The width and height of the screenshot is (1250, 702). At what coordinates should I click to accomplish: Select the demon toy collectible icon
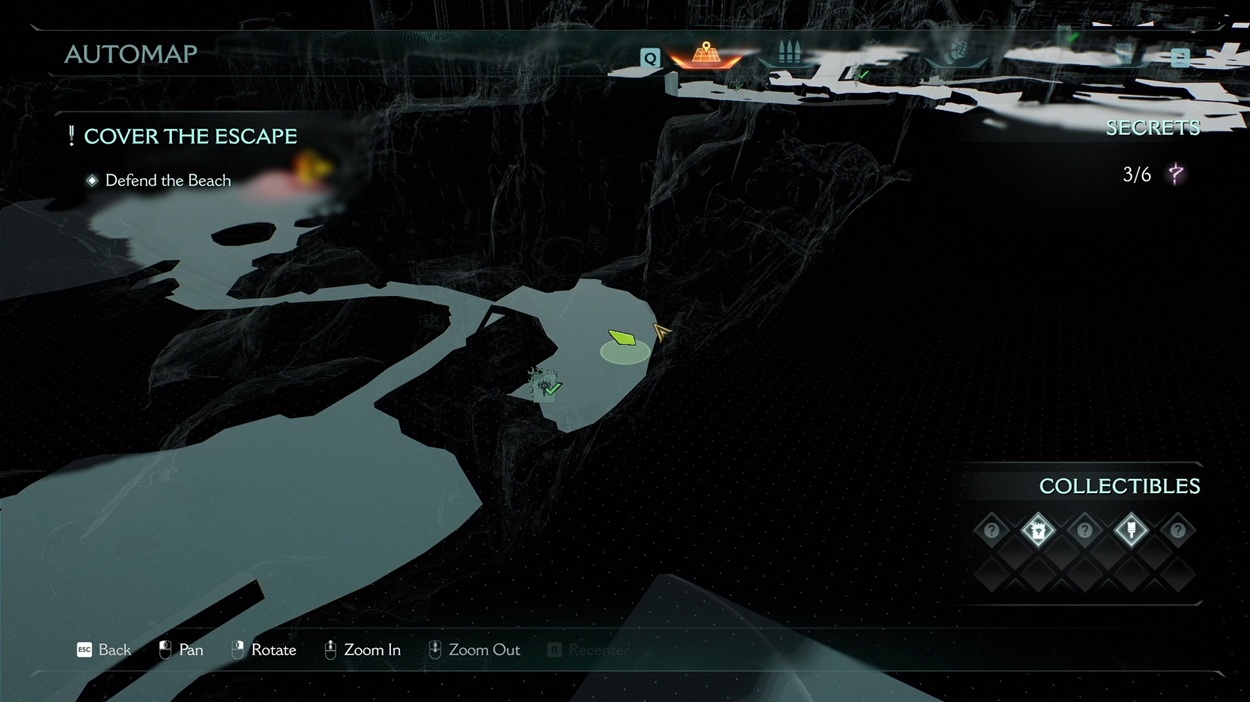coord(1039,531)
